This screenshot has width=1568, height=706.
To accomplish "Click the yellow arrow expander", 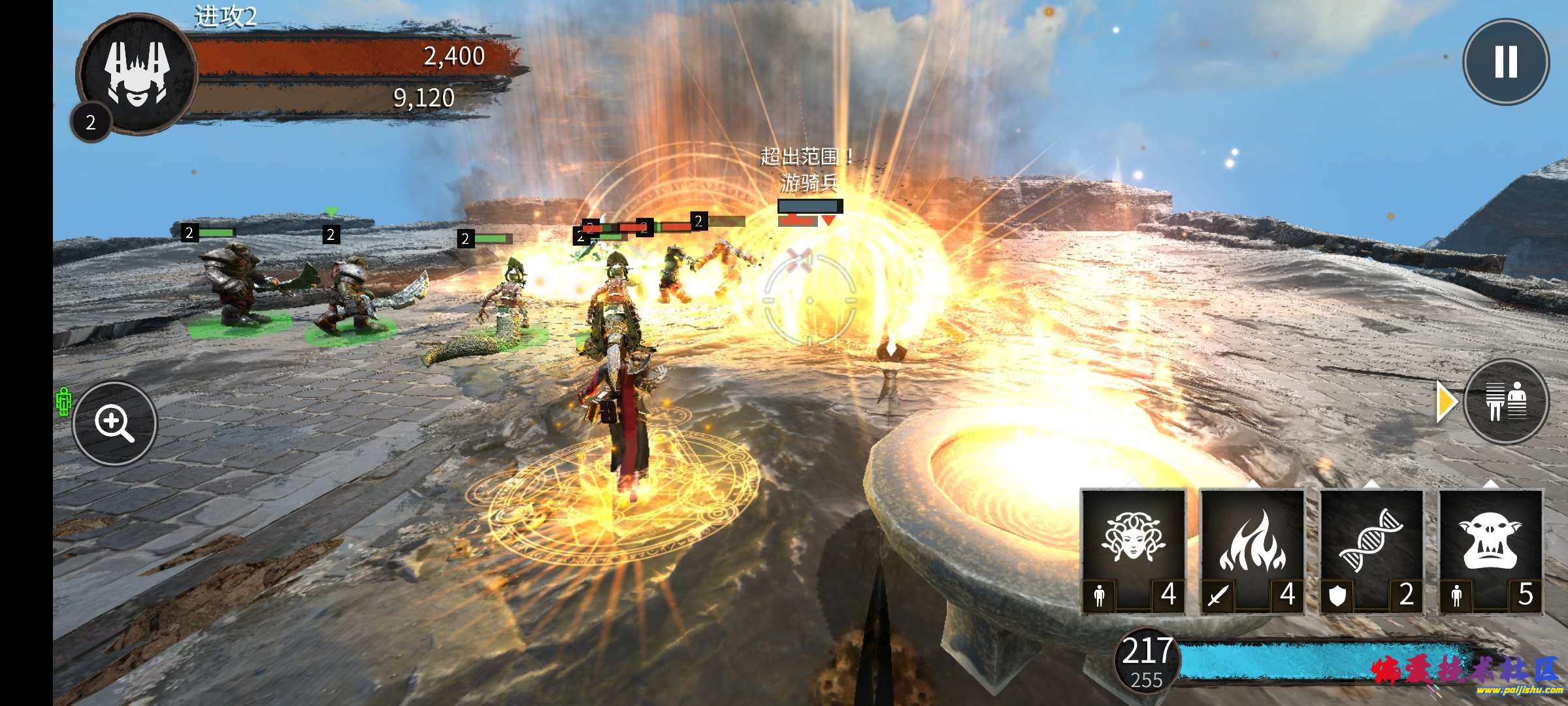I will coord(1445,402).
